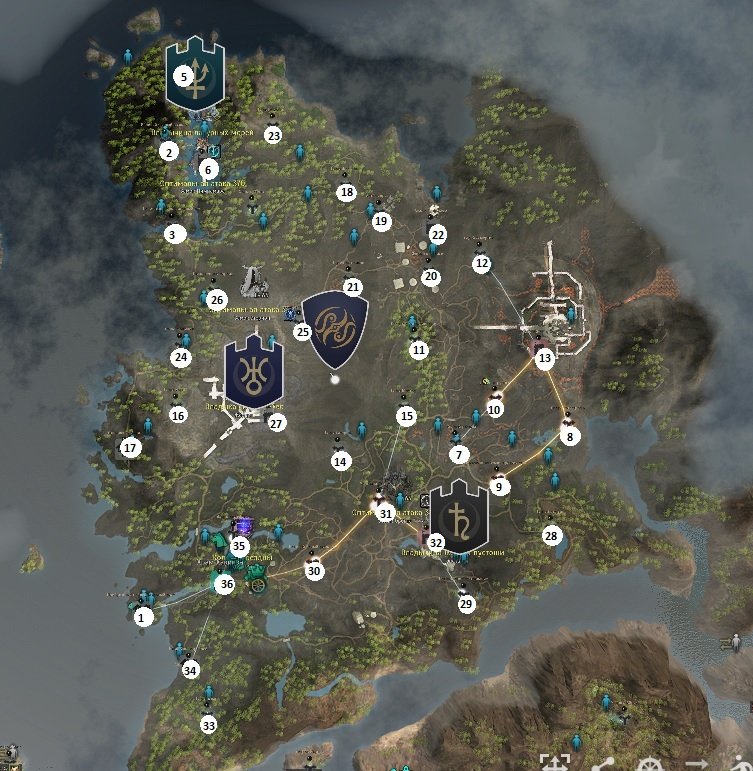Open the connected-nodes map tool
The width and height of the screenshot is (753, 771).
point(603,762)
